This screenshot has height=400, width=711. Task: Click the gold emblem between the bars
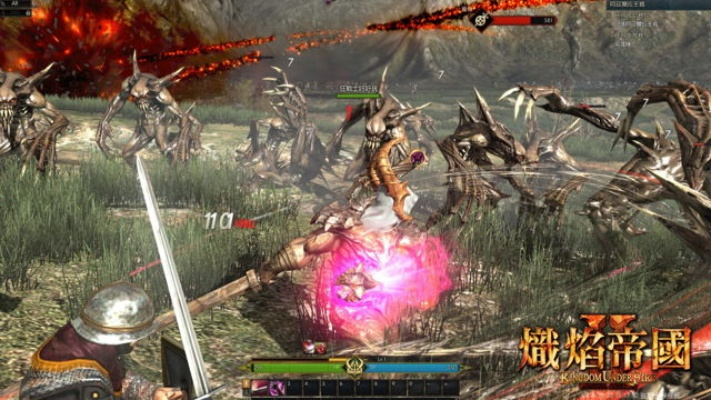pos(353,368)
